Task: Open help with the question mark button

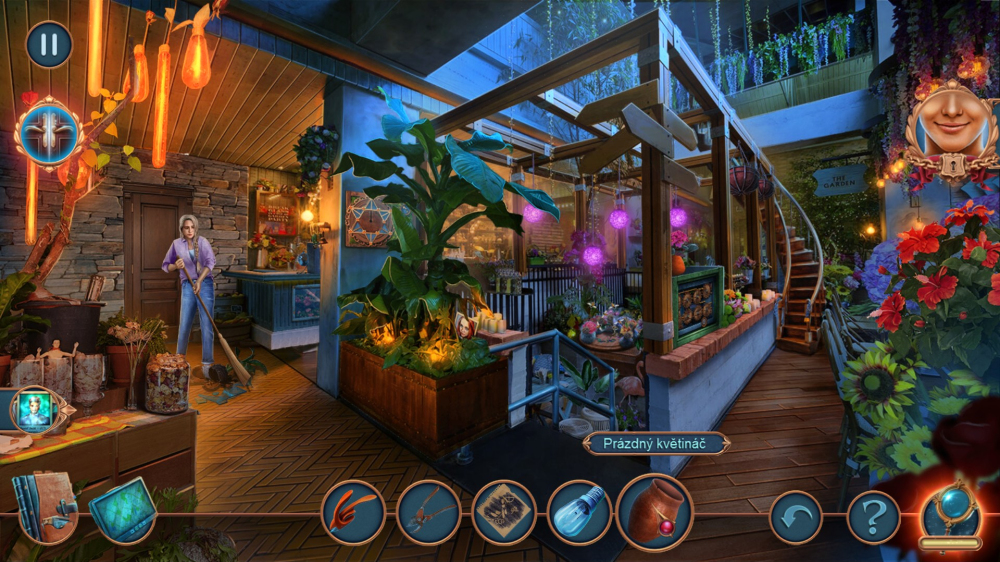Action: tap(873, 517)
